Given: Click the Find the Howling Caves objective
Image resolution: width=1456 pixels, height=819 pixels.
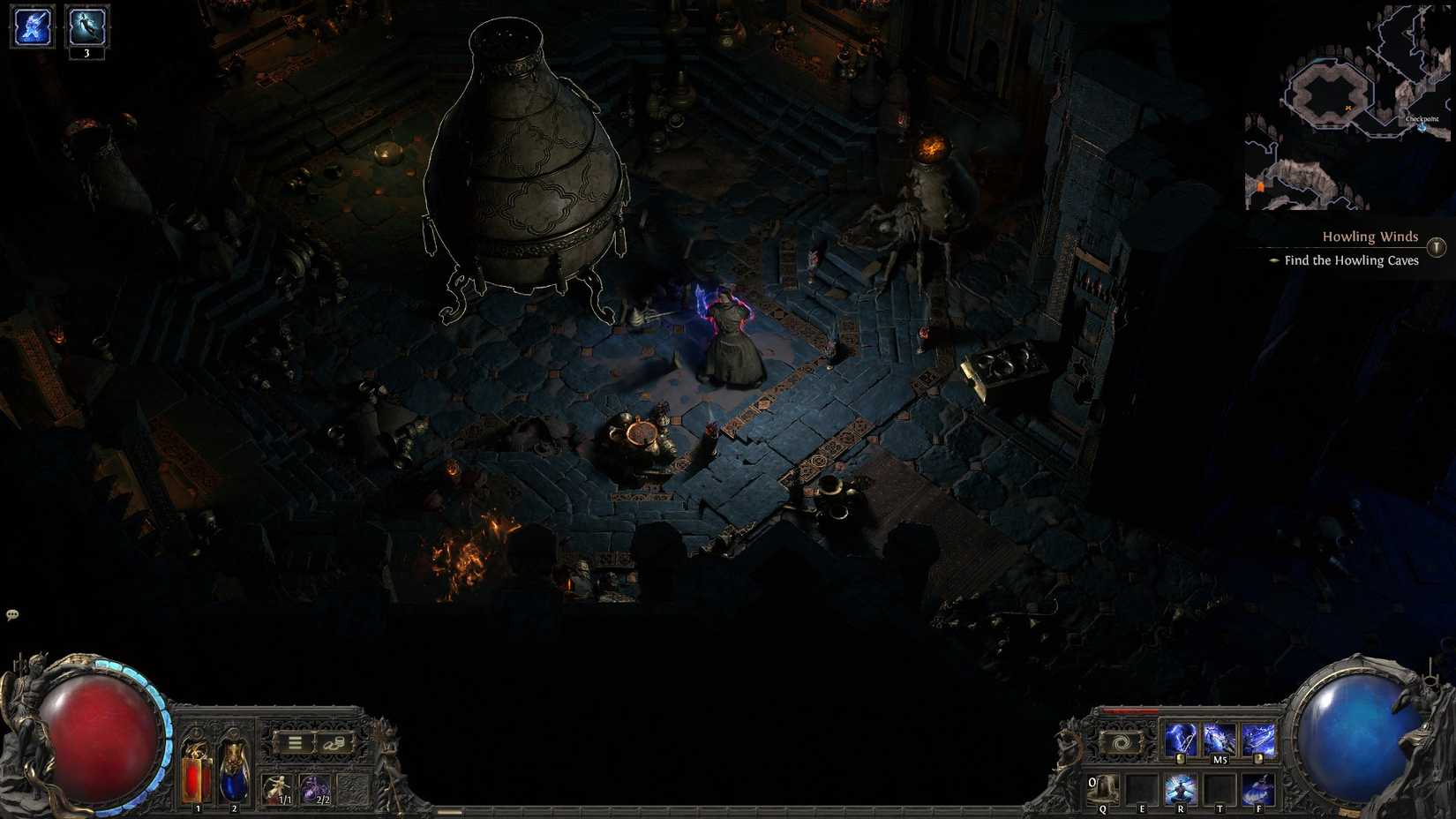Looking at the screenshot, I should pyautogui.click(x=1351, y=260).
